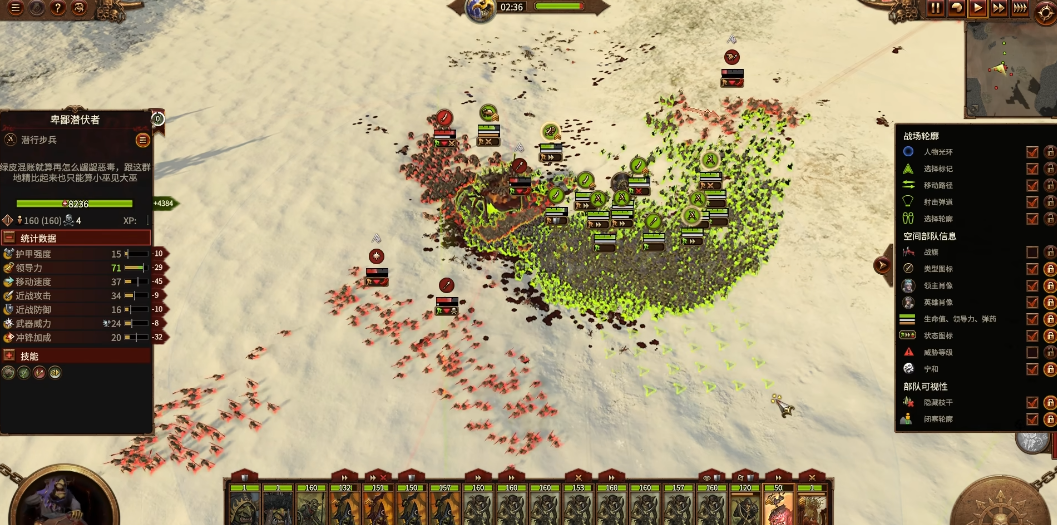Toggle the 移动路径 checkbox
This screenshot has width=1057, height=525.
tap(1032, 185)
